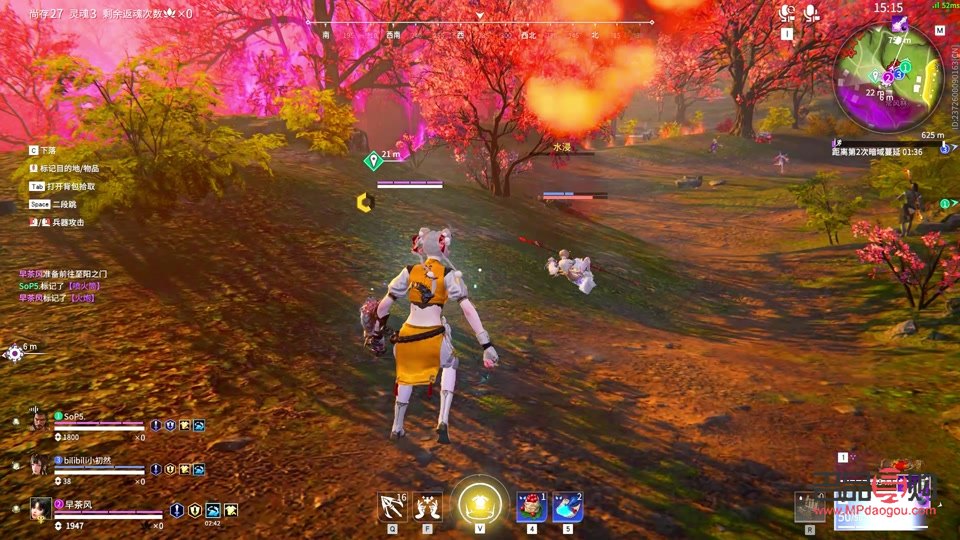Screen dimensions: 960x540
Task: Select teammate bilibili小初然's portrait
Action: tap(38, 465)
